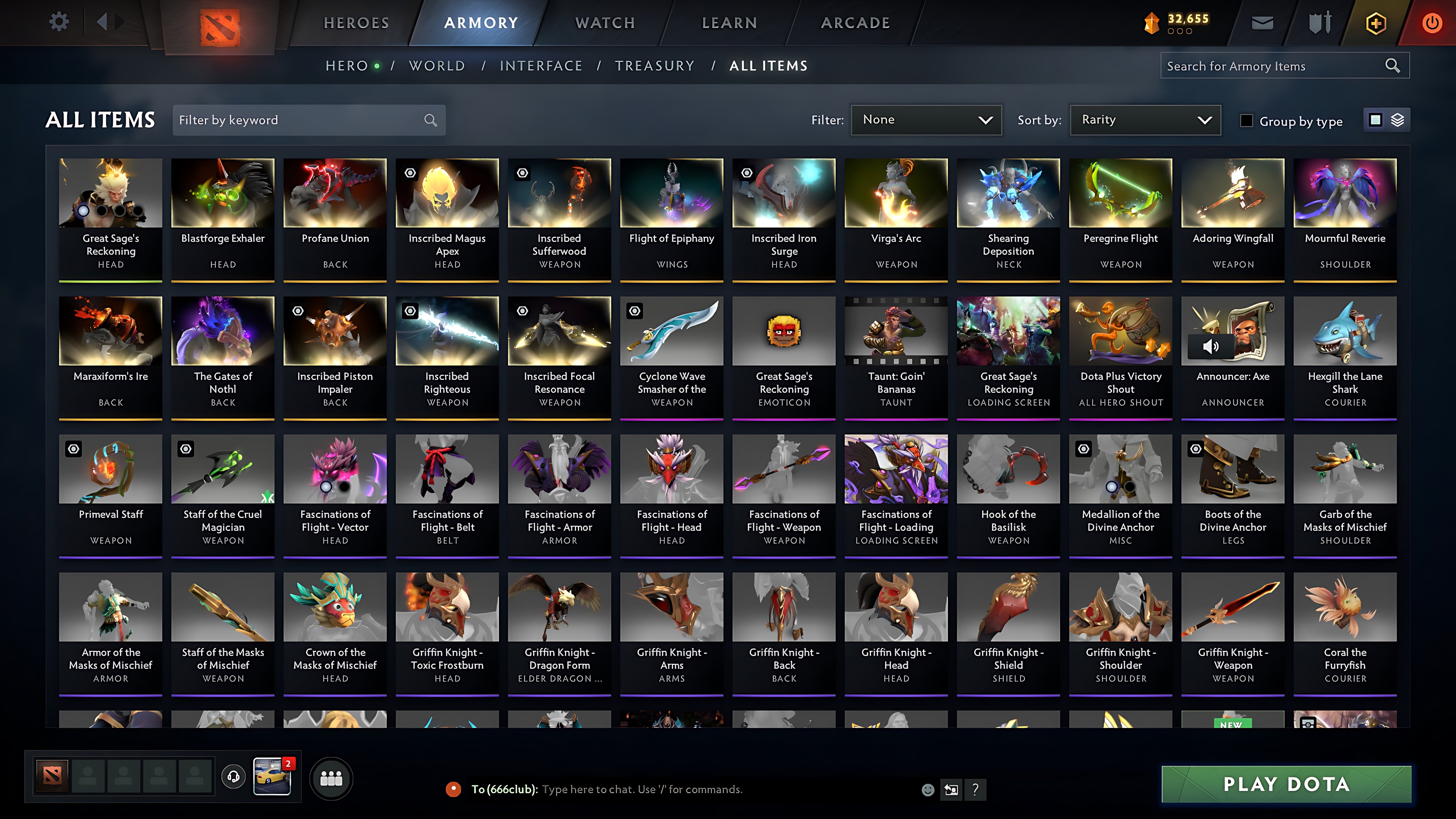This screenshot has width=1456, height=819.
Task: Open the Filter dropdown set to None
Action: [926, 120]
